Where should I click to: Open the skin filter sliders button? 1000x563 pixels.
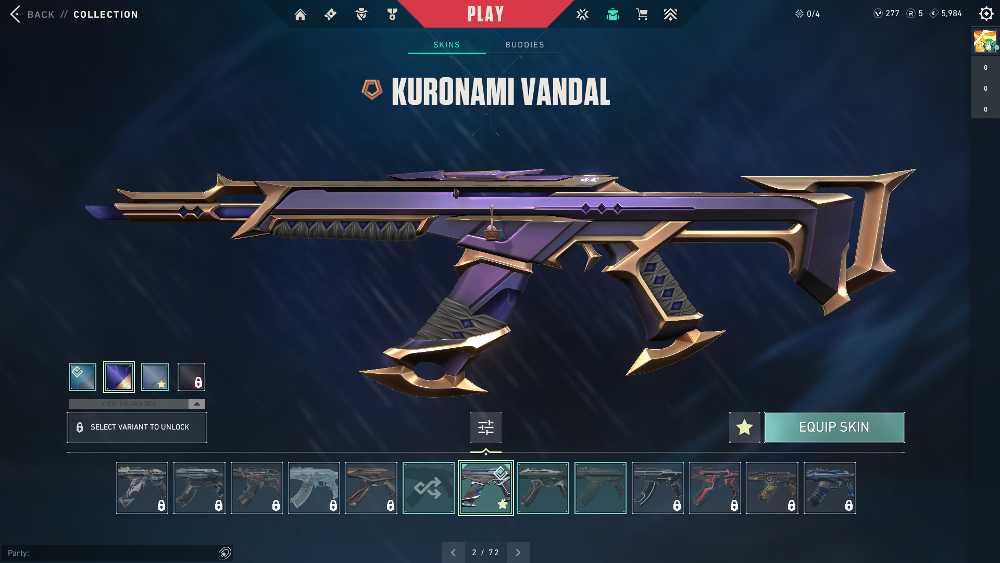[486, 427]
